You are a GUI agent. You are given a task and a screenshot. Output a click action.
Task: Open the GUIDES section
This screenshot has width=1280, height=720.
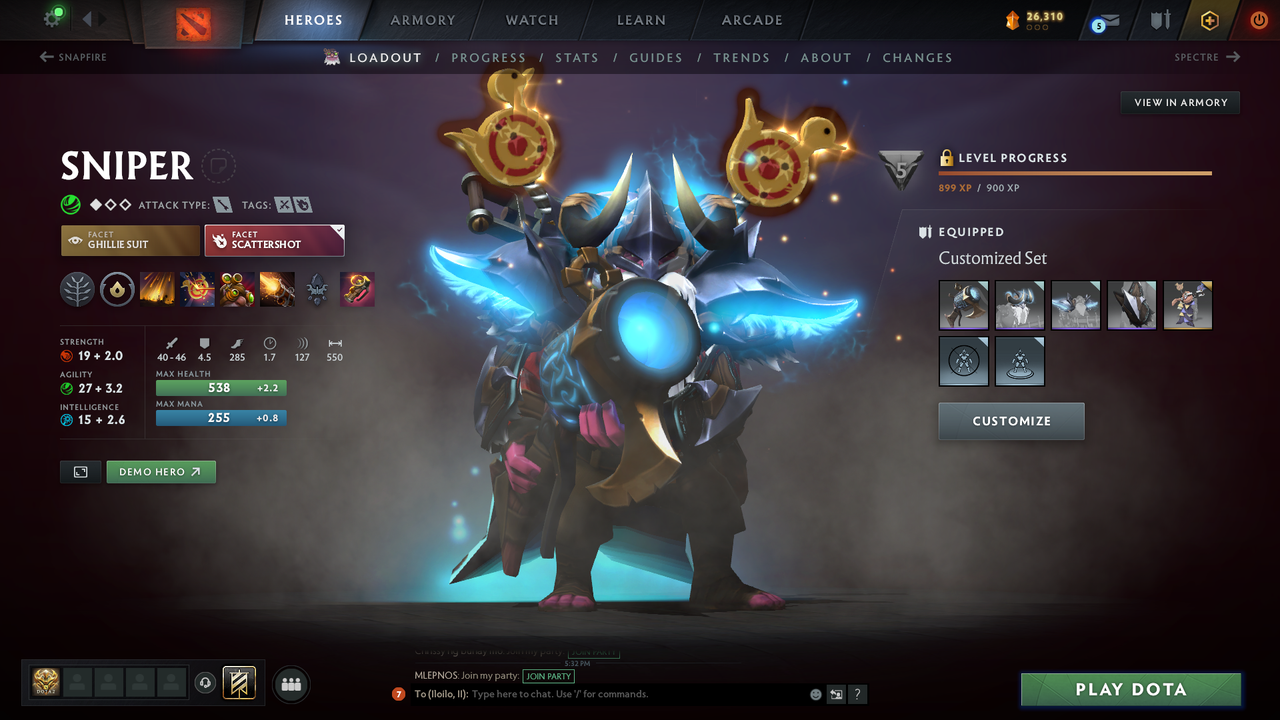(656, 57)
